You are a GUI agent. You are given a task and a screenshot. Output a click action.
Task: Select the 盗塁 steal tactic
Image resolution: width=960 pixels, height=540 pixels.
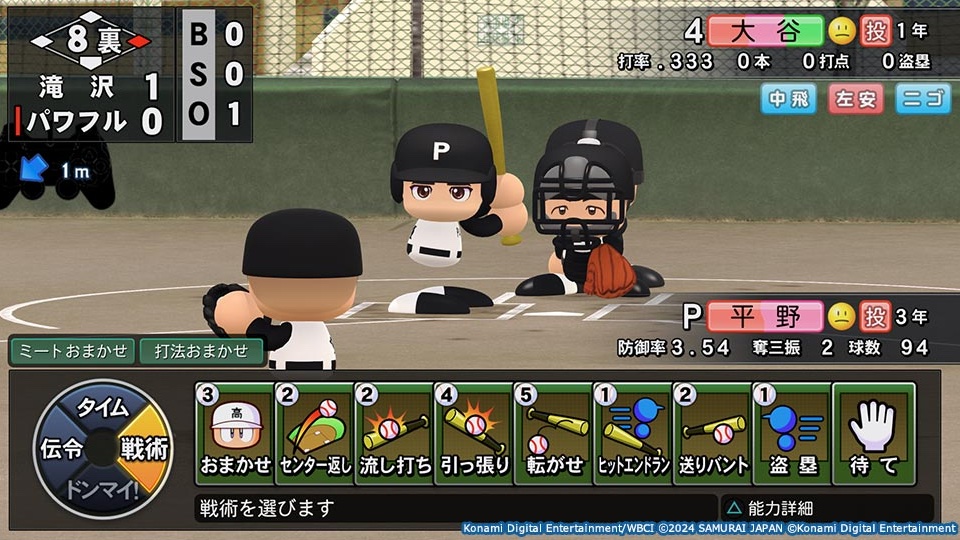(792, 434)
